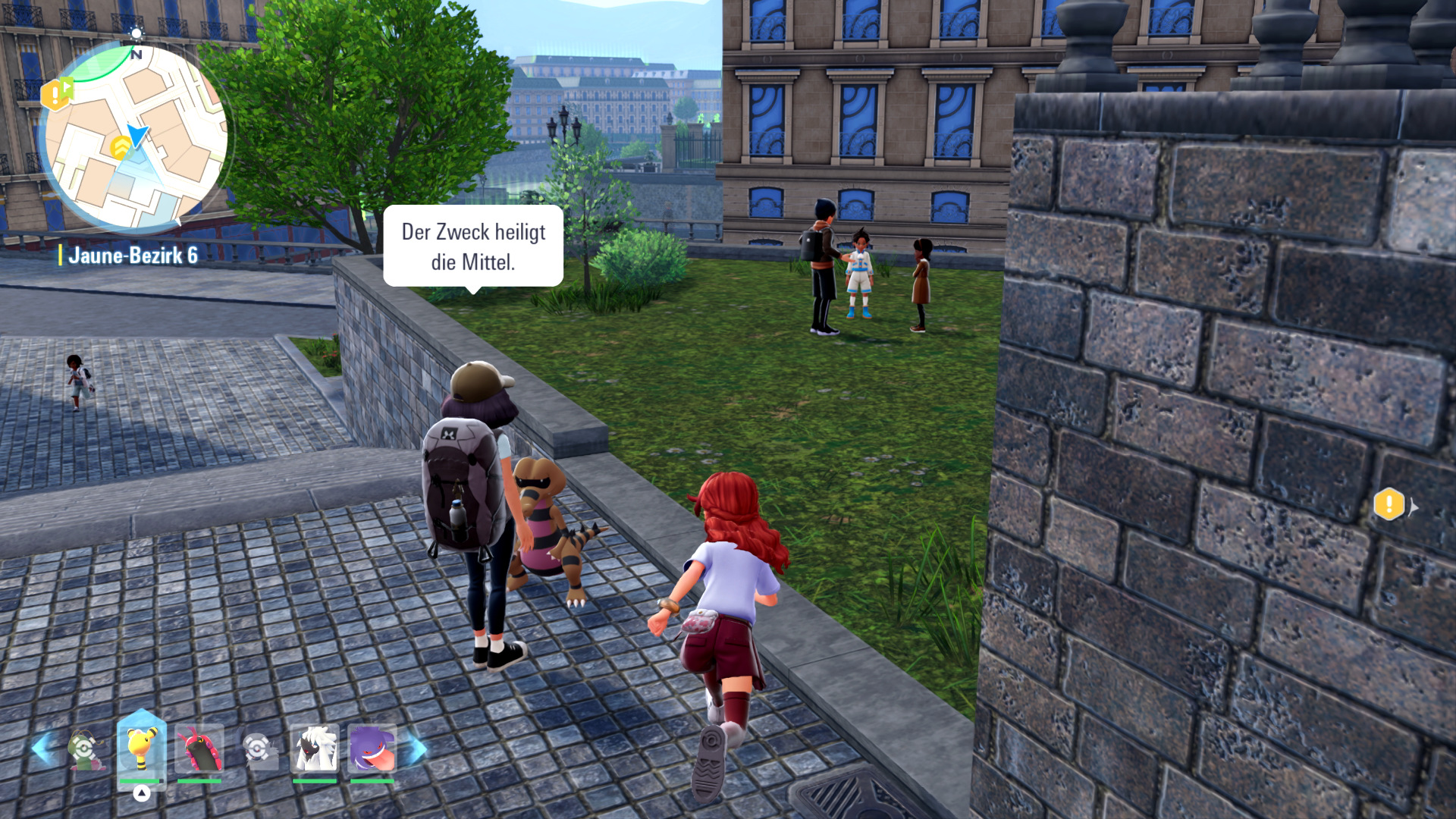Pick the purple Gengar party slot
The width and height of the screenshot is (1456, 819).
pos(372,748)
